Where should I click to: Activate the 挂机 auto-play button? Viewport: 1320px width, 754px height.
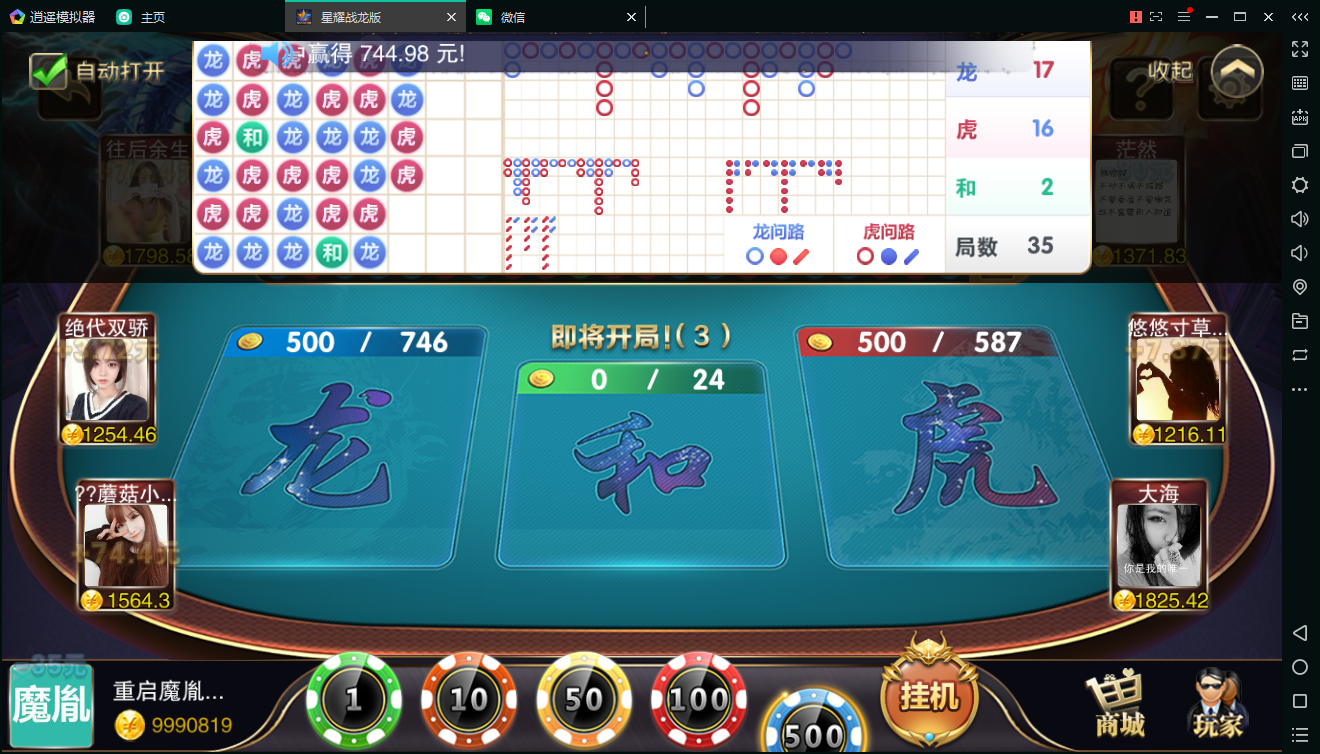[x=929, y=696]
